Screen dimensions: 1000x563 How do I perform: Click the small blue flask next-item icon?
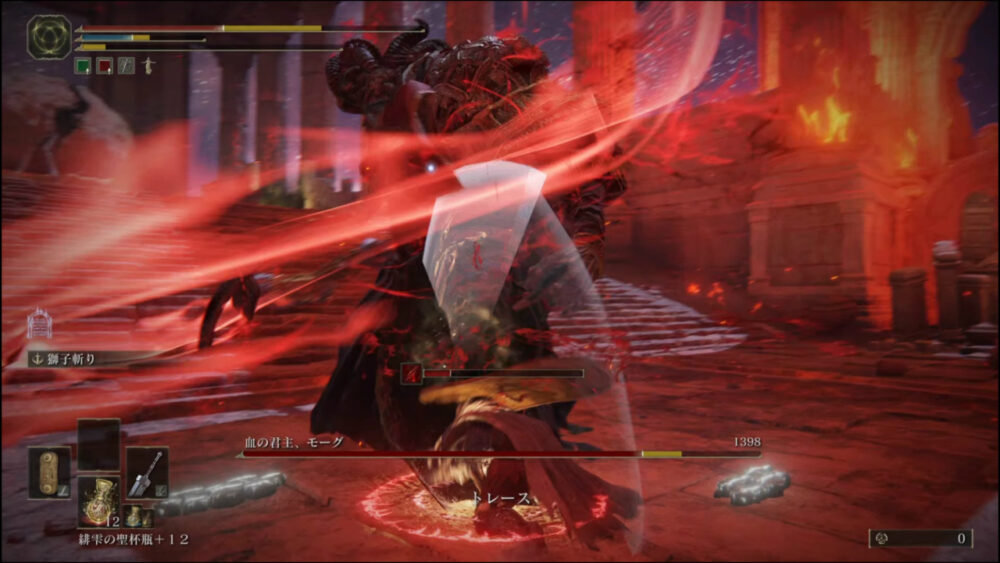click(x=134, y=515)
